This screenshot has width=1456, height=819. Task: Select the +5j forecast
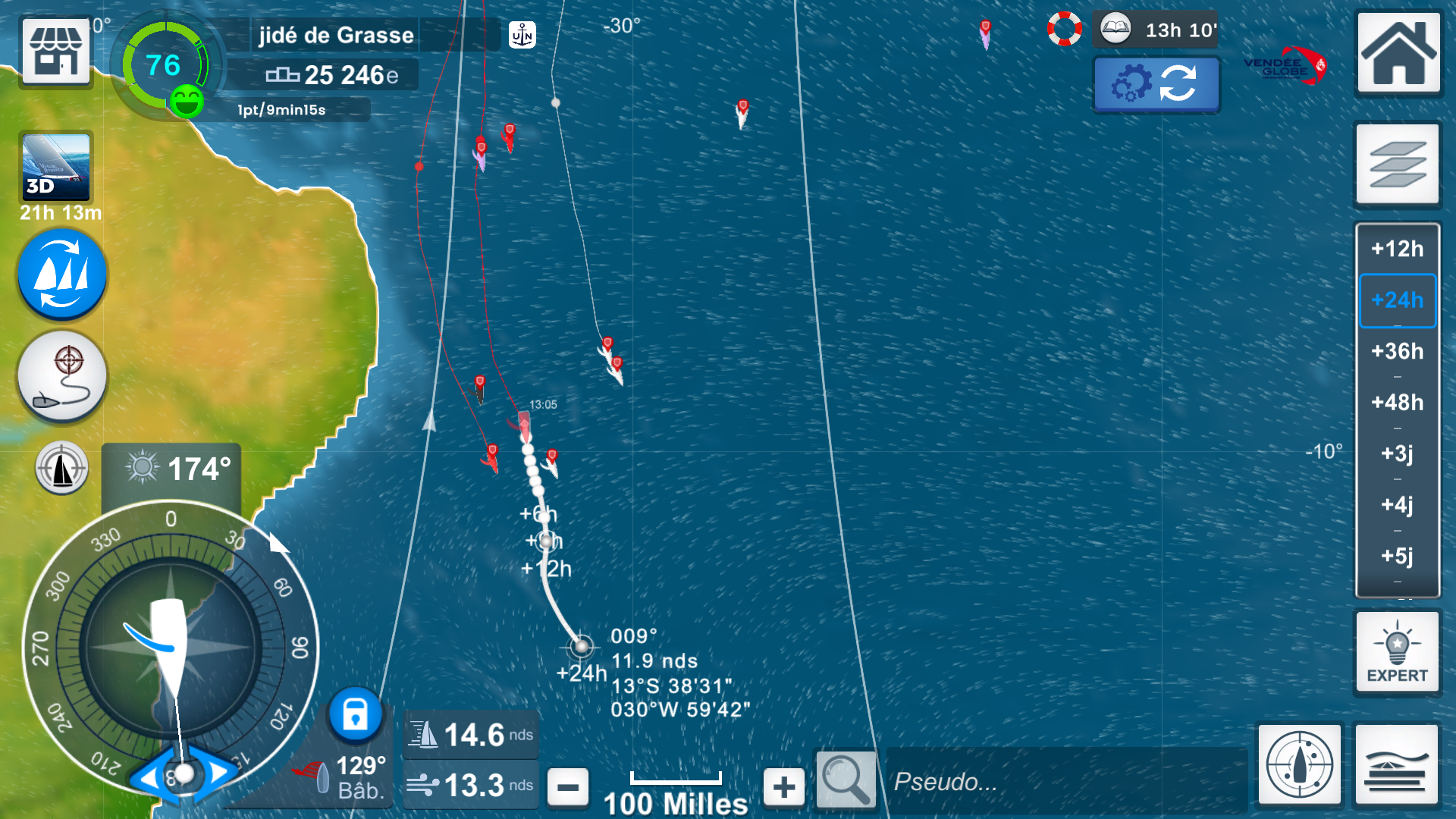1397,556
